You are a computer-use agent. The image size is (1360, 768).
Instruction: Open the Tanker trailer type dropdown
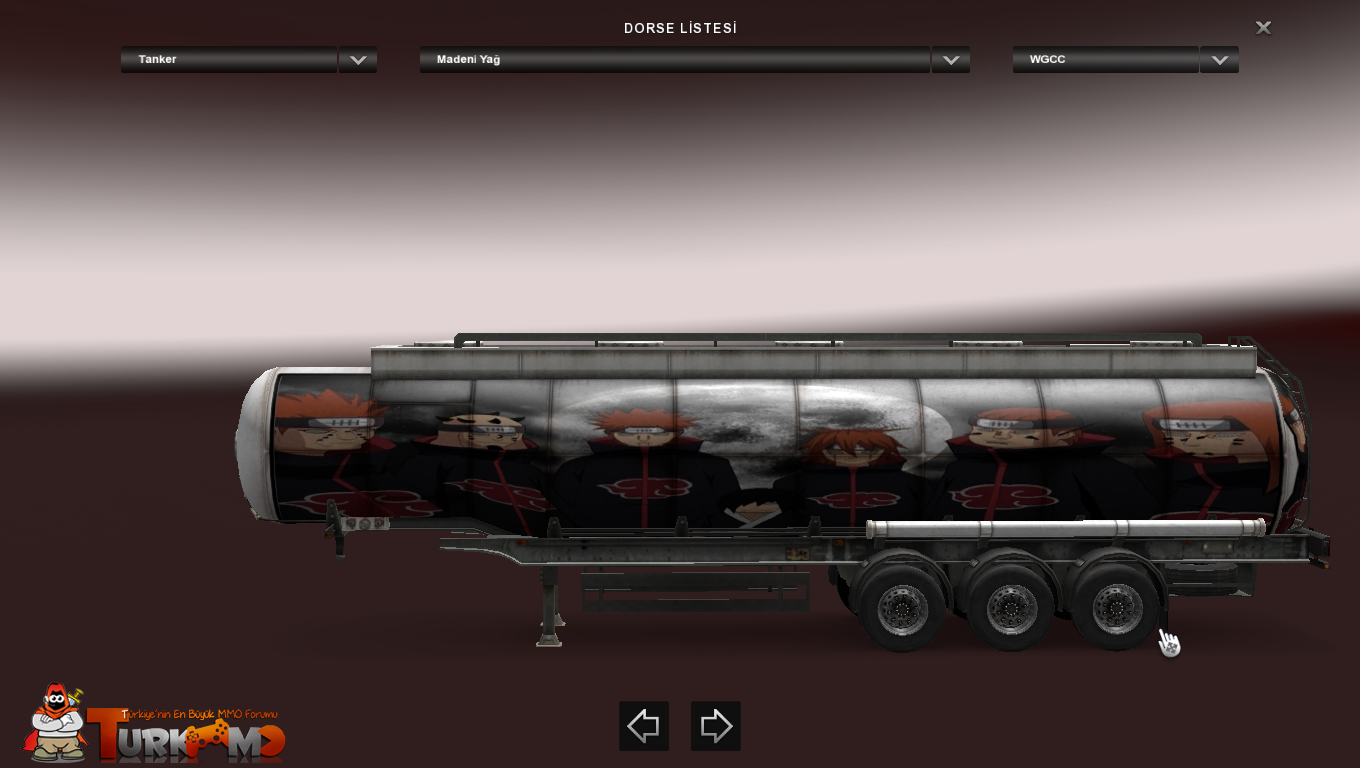tap(357, 60)
